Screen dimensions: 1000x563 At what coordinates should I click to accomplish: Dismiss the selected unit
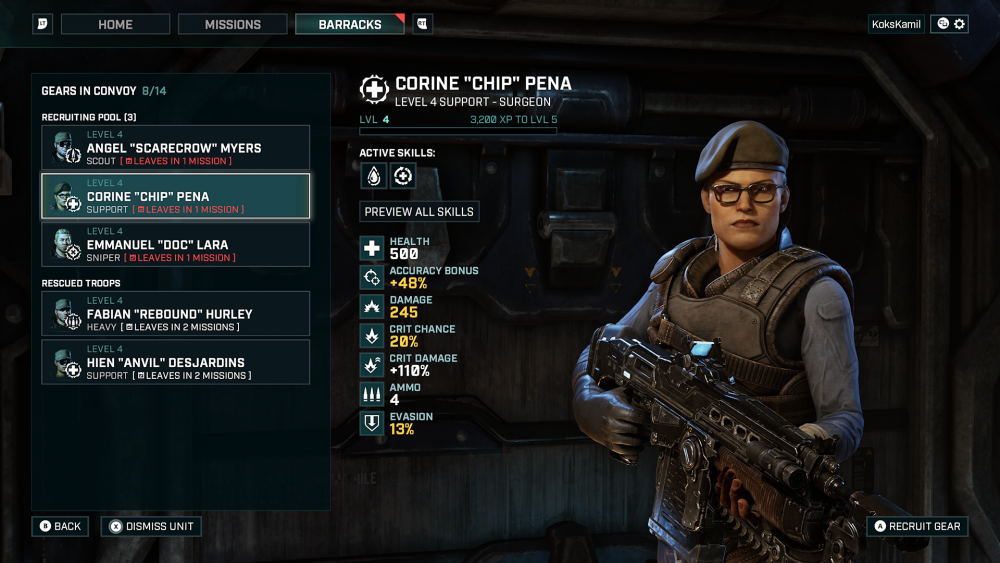pos(151,526)
